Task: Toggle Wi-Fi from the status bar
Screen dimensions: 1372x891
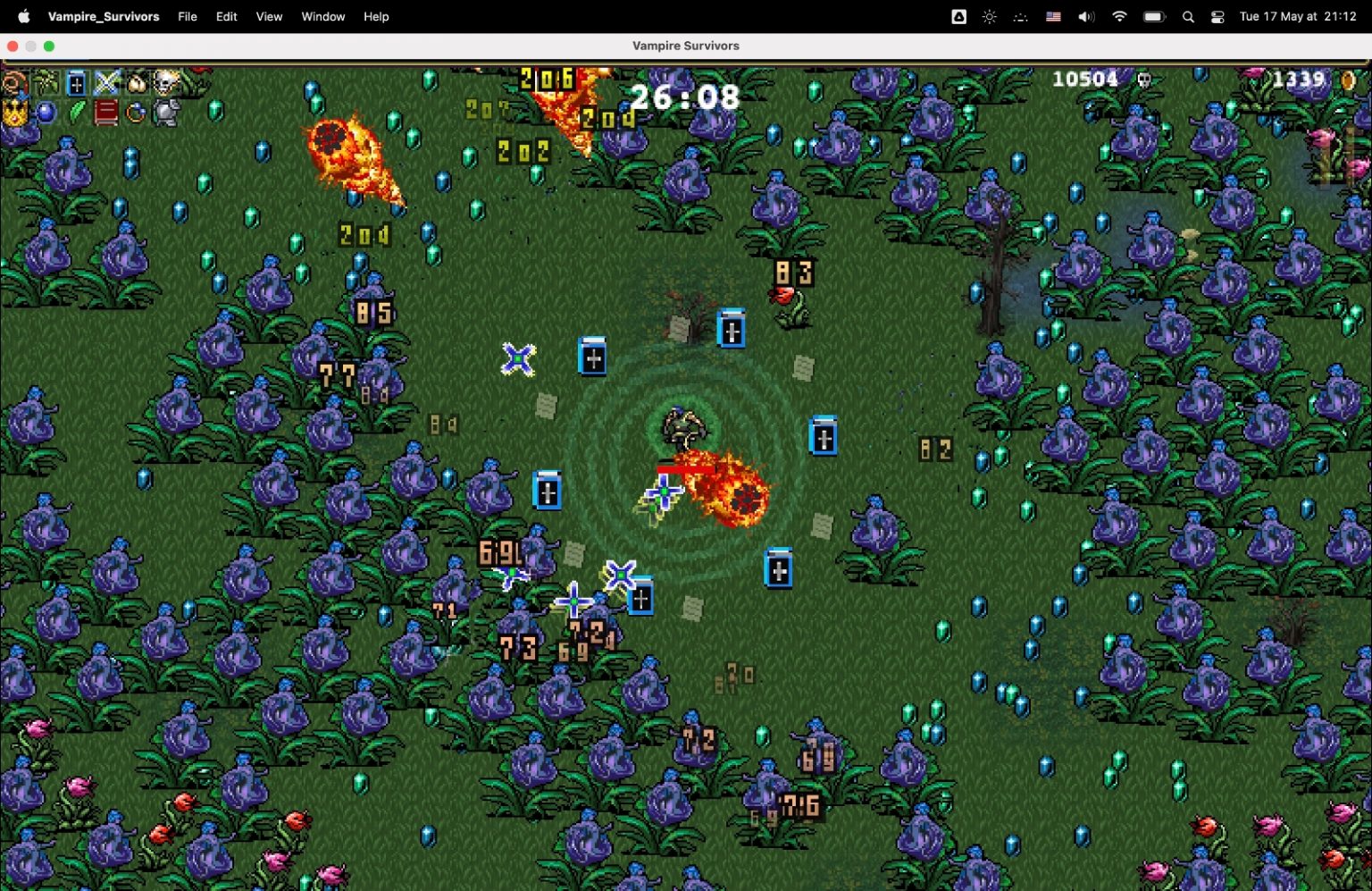Action: 1119,16
